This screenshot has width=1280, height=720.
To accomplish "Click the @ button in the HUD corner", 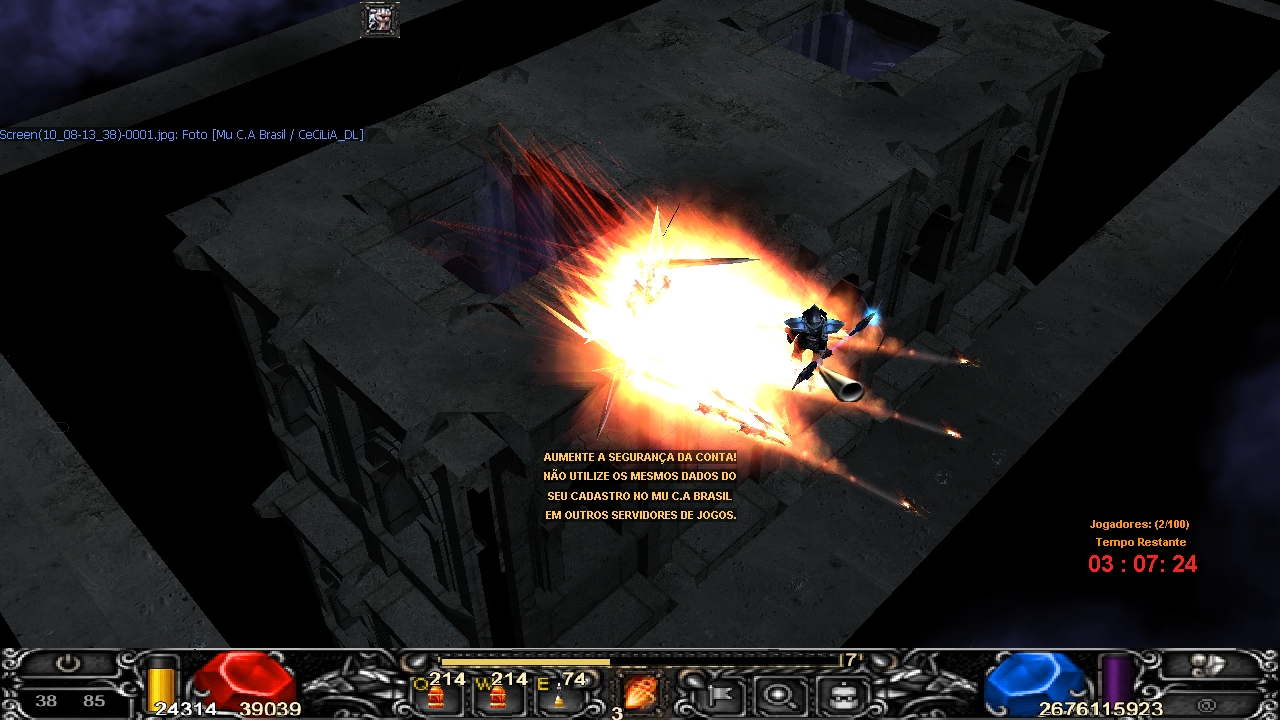I will pyautogui.click(x=1208, y=706).
